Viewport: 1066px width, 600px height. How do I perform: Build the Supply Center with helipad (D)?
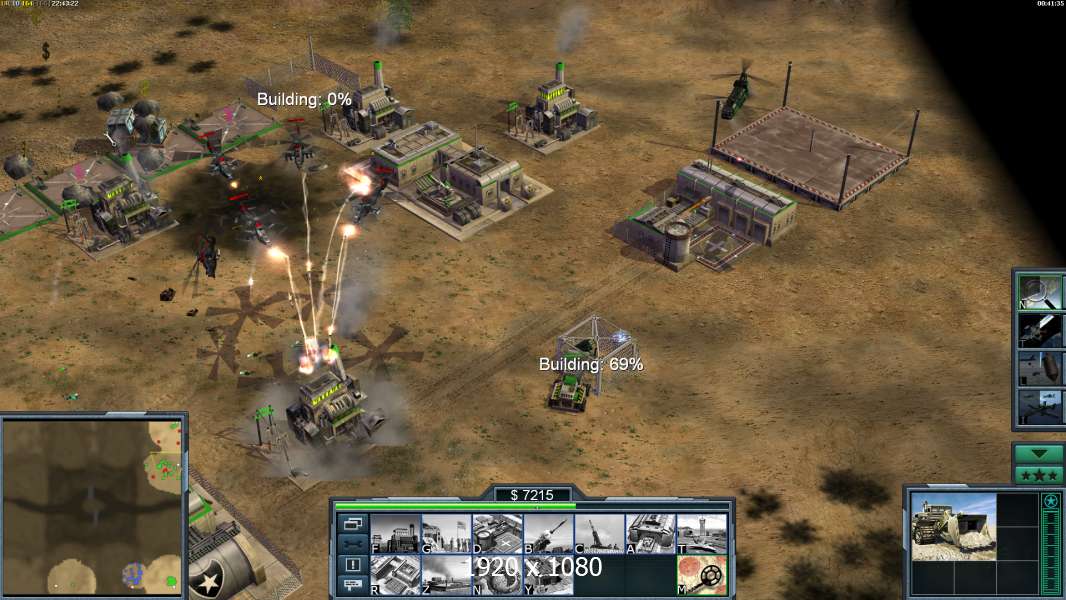click(497, 534)
